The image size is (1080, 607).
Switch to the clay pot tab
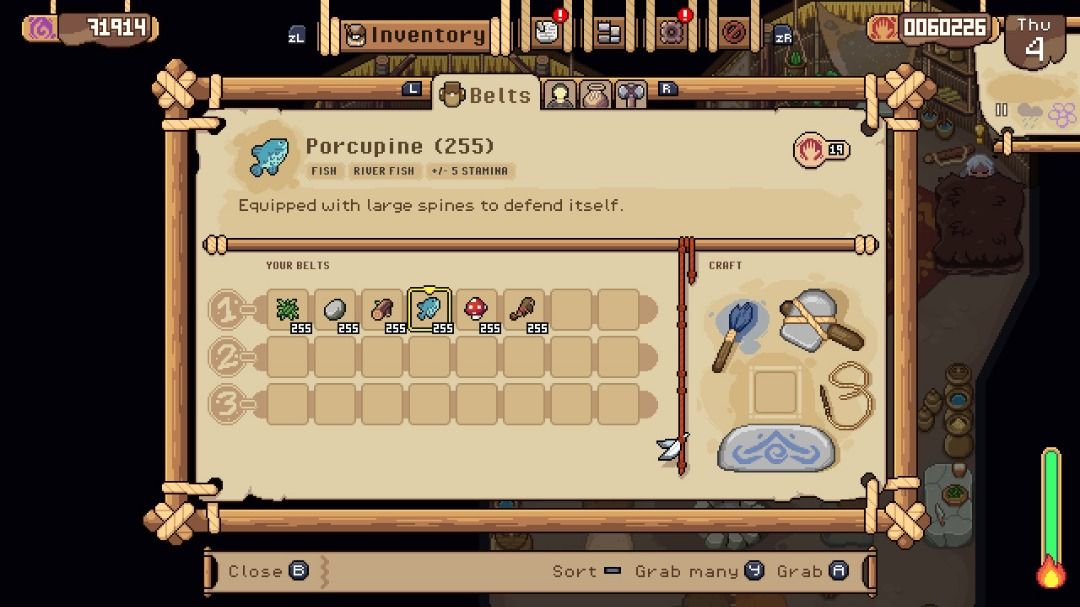[594, 95]
